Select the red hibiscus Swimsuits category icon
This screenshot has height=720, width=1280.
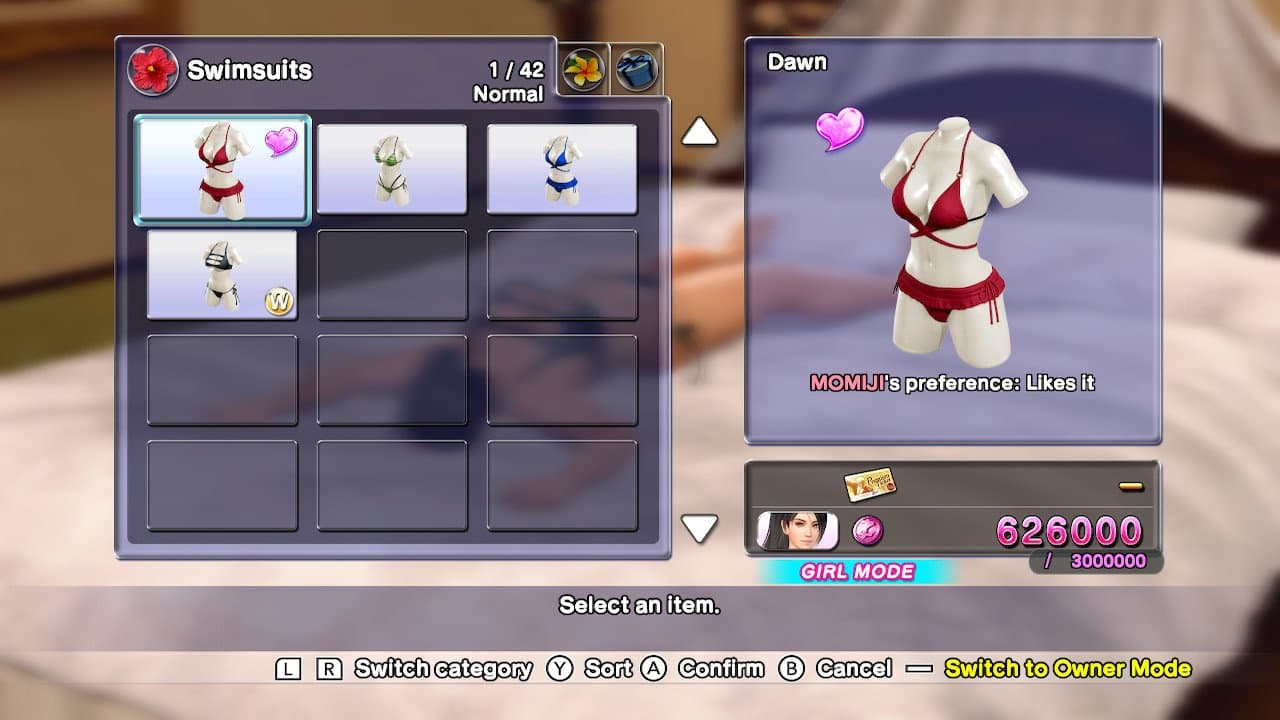pyautogui.click(x=153, y=70)
